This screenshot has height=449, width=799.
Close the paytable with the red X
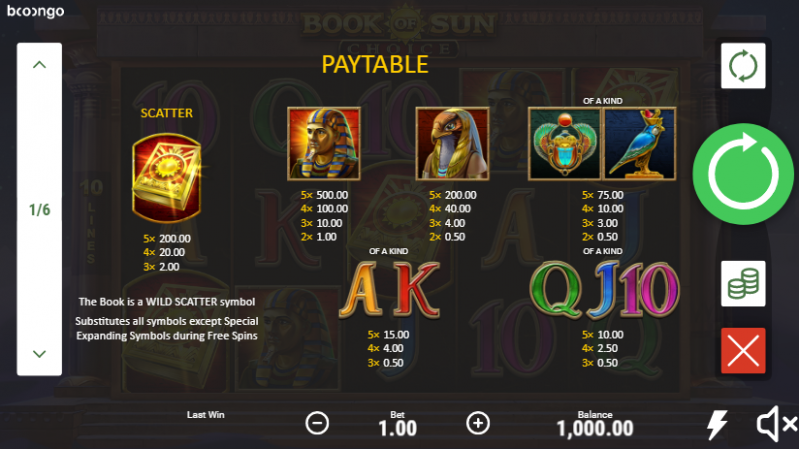743,351
